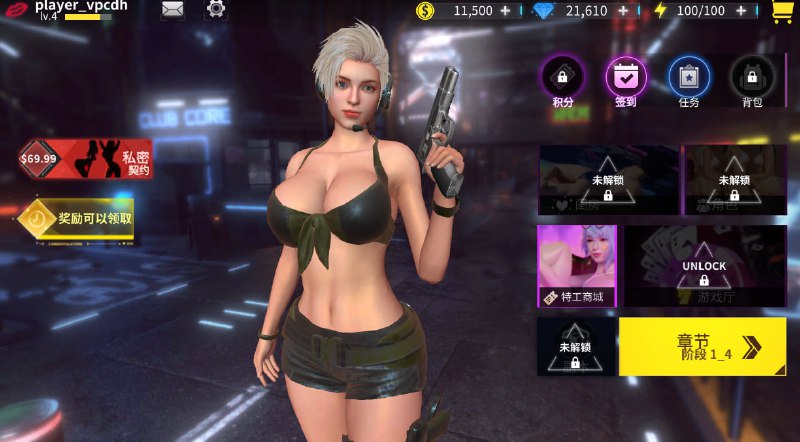Claim rewards via 奖励可以领取 button
800x442 pixels.
point(78,218)
